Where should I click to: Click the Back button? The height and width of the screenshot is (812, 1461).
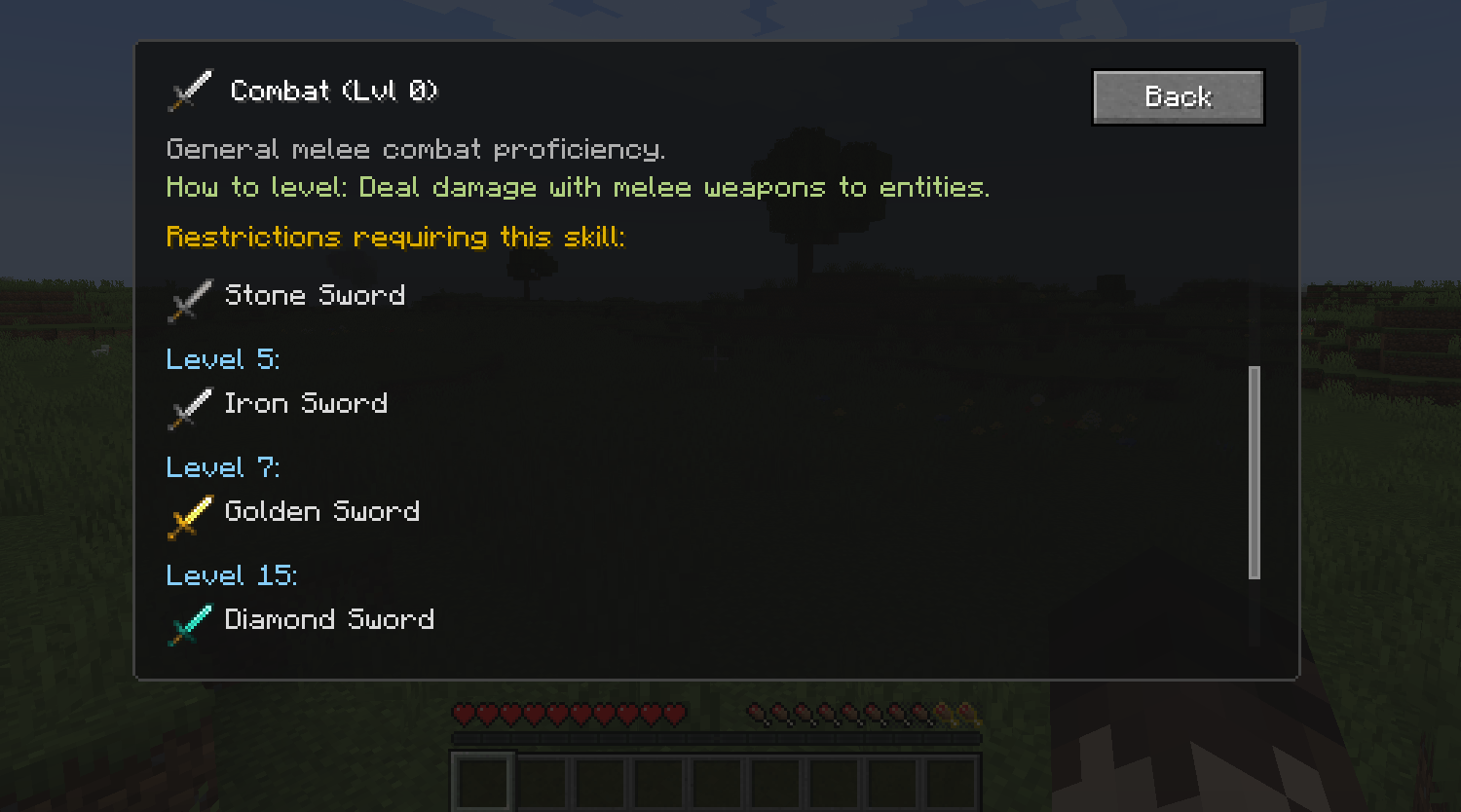(x=1178, y=96)
